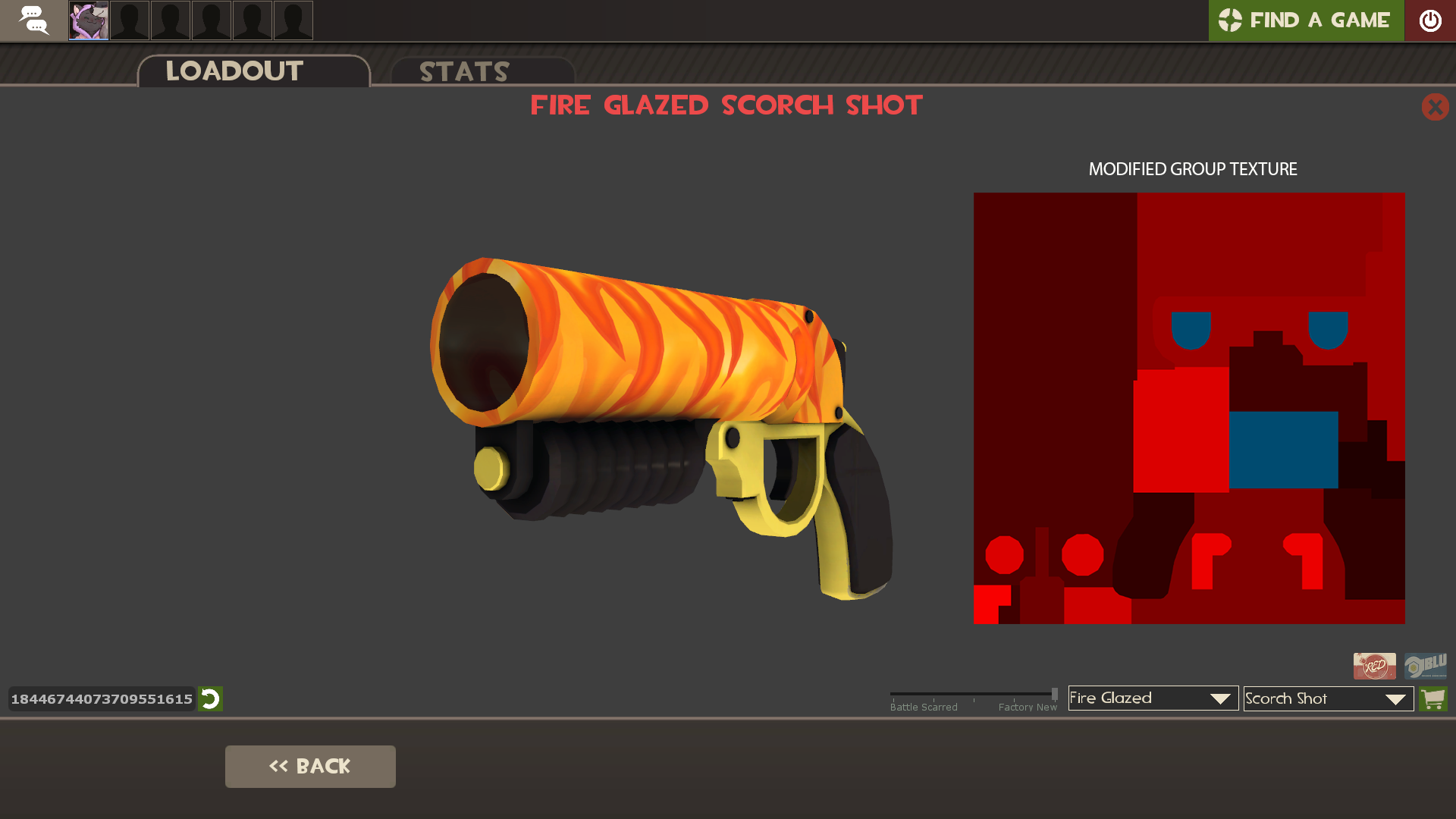Select the RED team paint can icon
This screenshot has height=819, width=1456.
[1374, 666]
